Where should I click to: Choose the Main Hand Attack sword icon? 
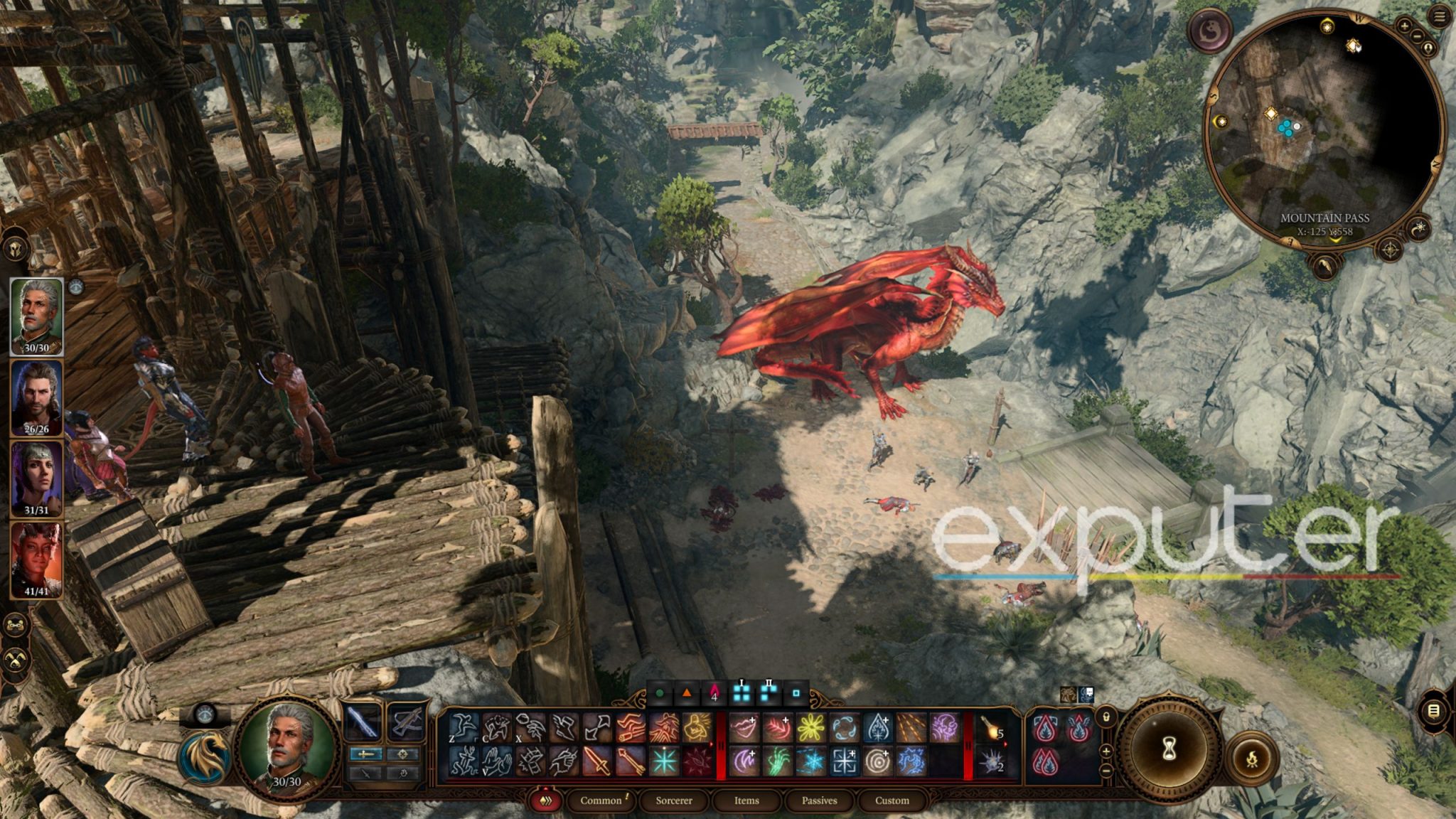tap(596, 762)
